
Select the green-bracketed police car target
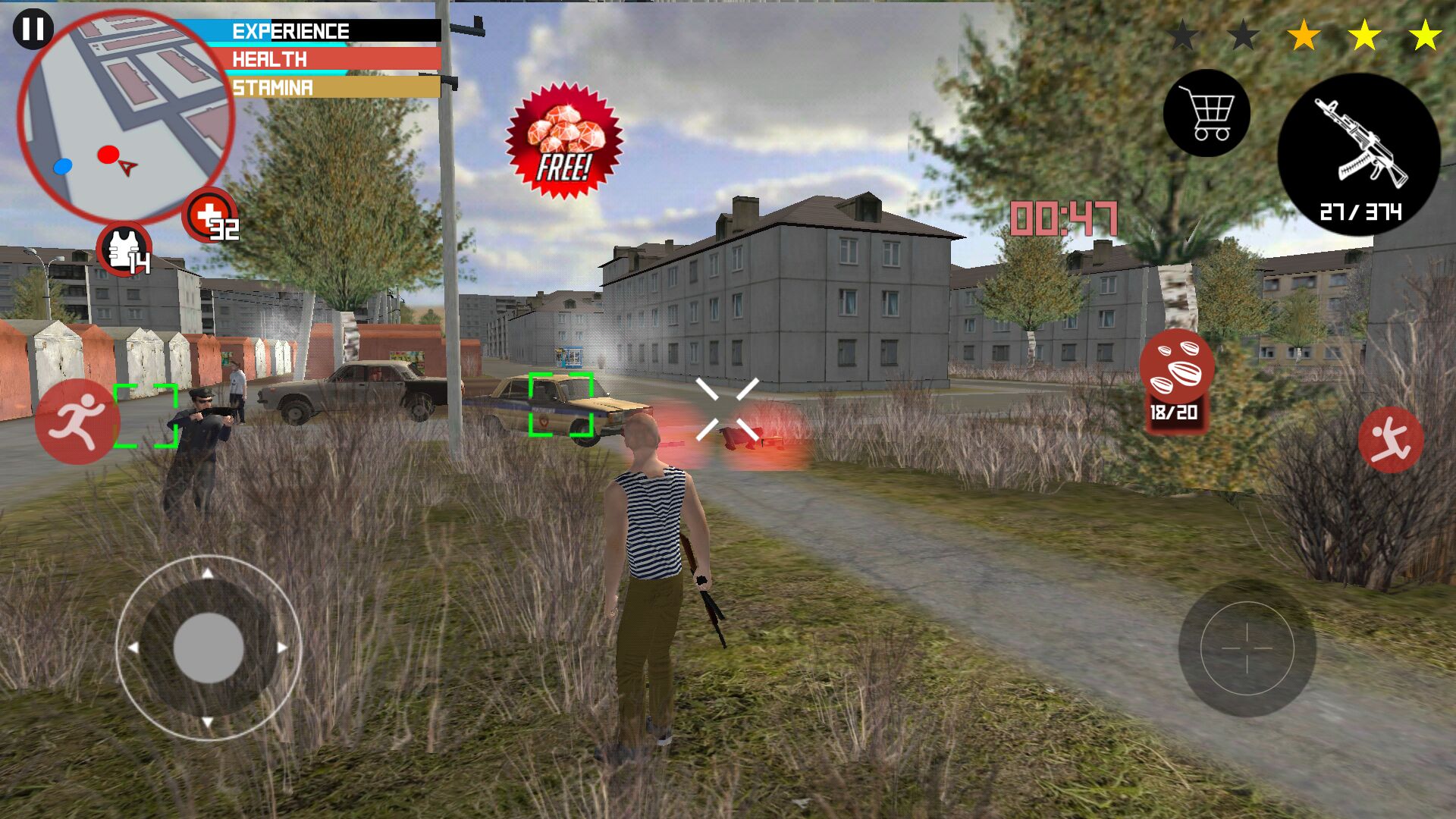click(560, 405)
